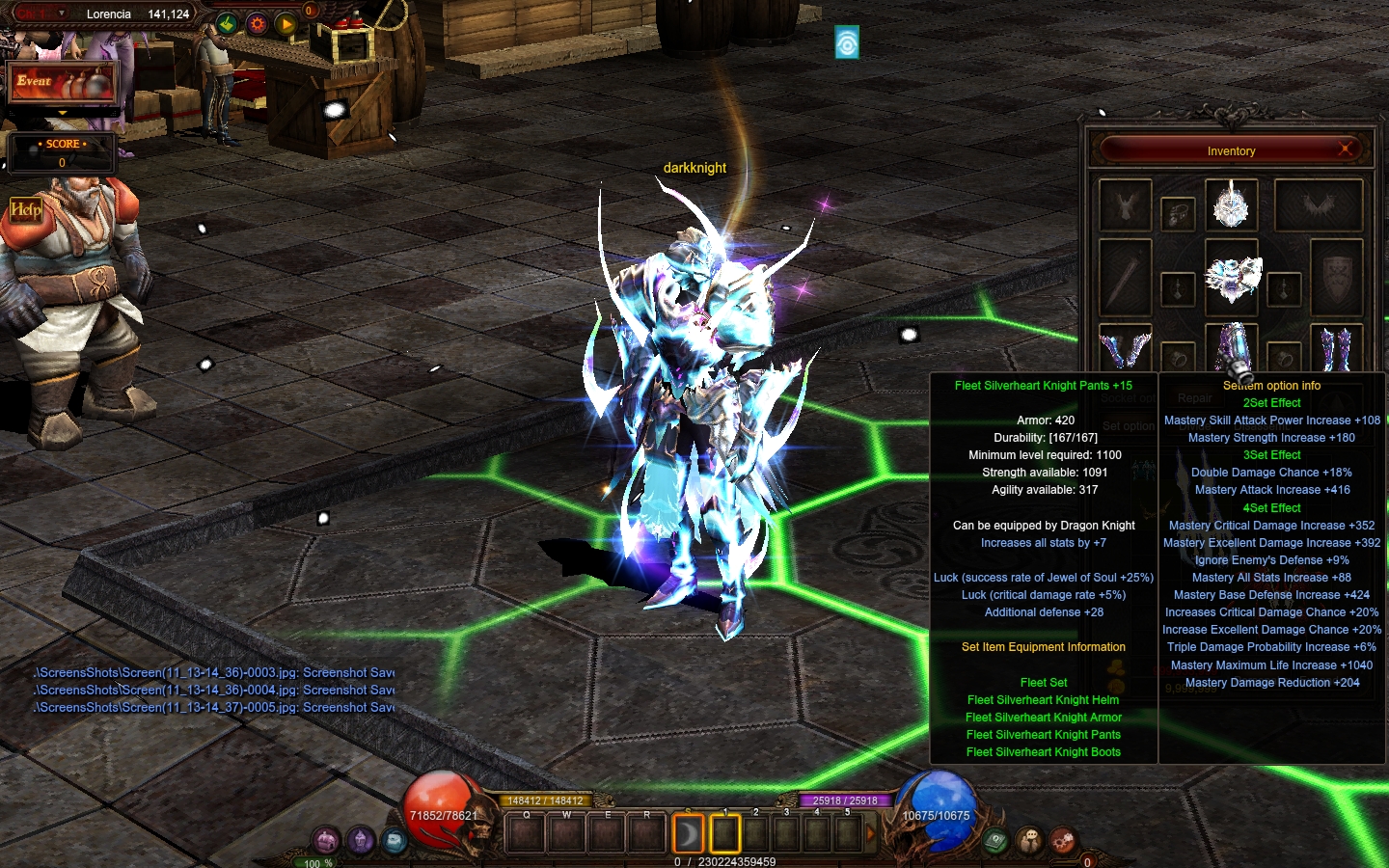Click the green checklist icon
The image size is (1389, 868).
tap(227, 24)
